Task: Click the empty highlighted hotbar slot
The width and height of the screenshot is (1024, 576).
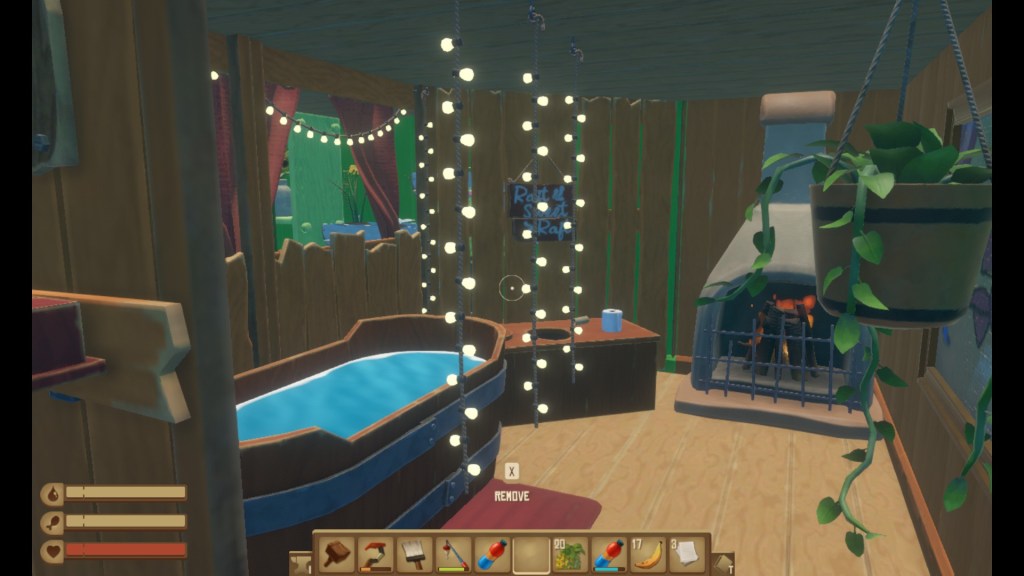Action: click(x=531, y=554)
